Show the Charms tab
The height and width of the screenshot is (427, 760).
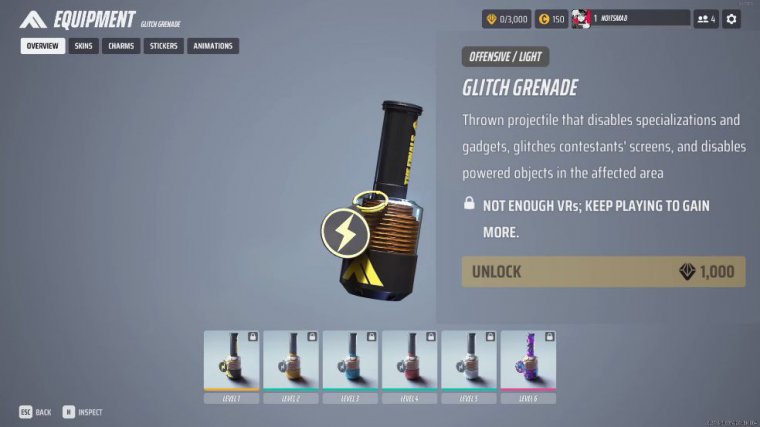pyautogui.click(x=121, y=46)
